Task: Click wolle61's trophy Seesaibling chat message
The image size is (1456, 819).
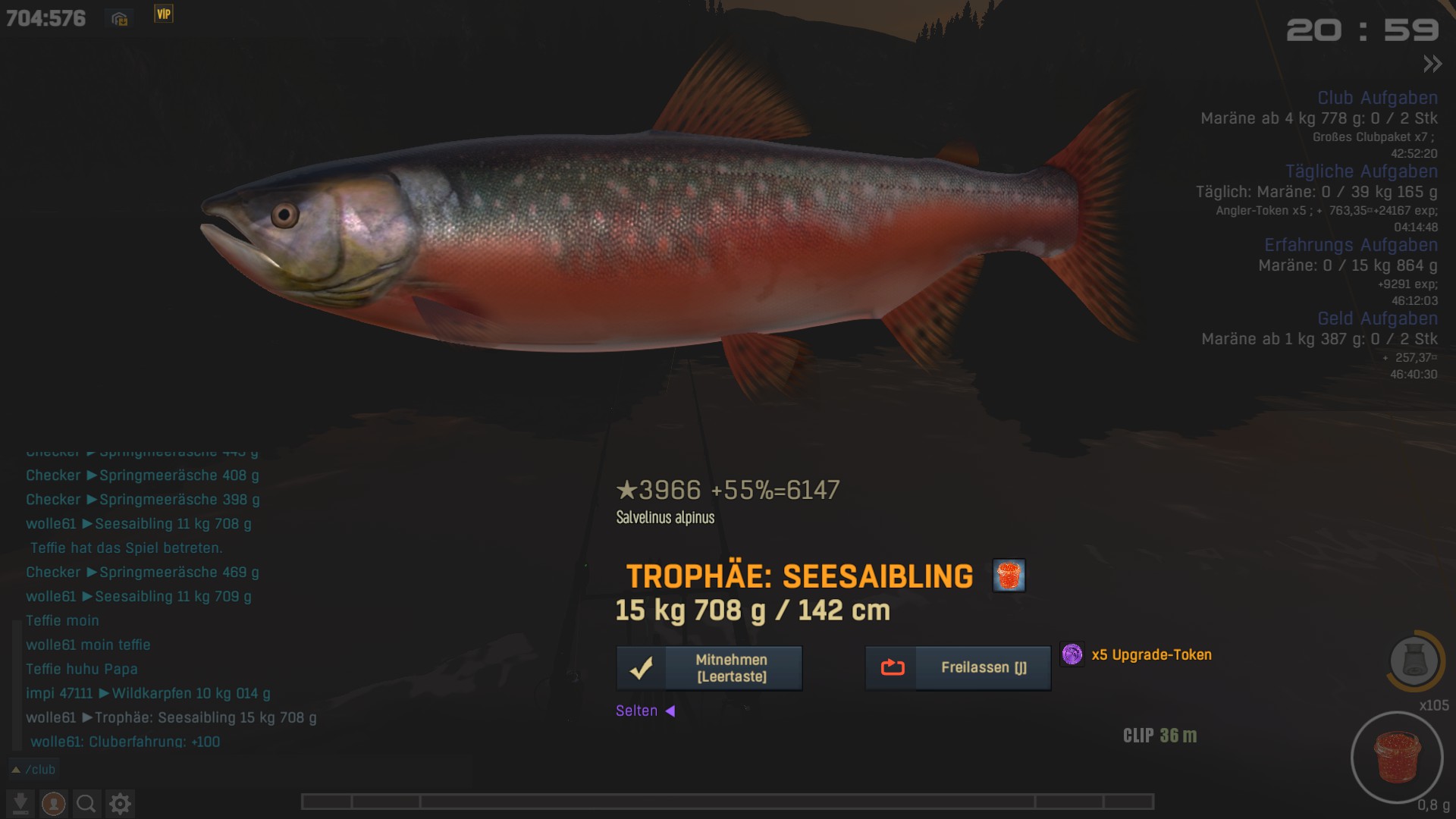Action: coord(171,717)
